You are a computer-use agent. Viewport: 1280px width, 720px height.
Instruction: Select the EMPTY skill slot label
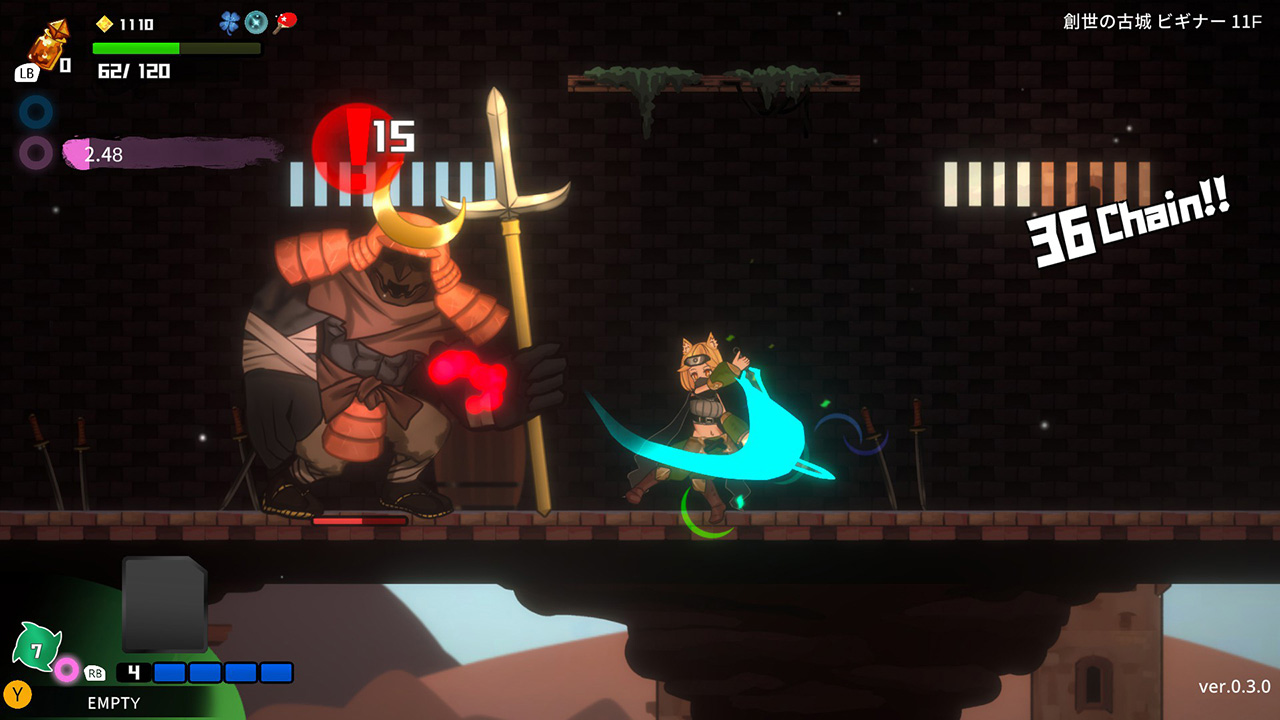(x=113, y=703)
